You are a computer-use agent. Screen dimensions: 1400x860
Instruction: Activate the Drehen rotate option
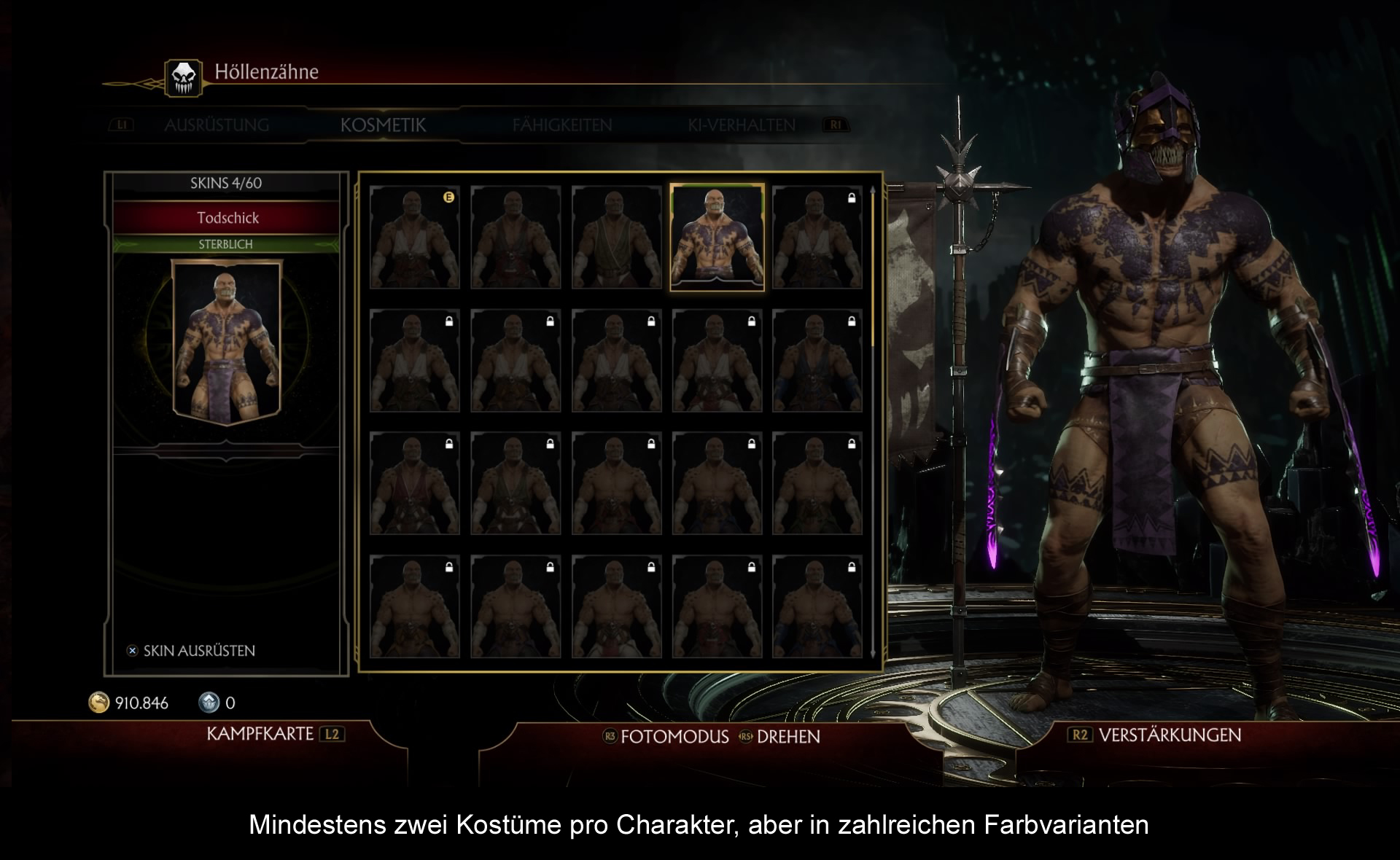(787, 737)
